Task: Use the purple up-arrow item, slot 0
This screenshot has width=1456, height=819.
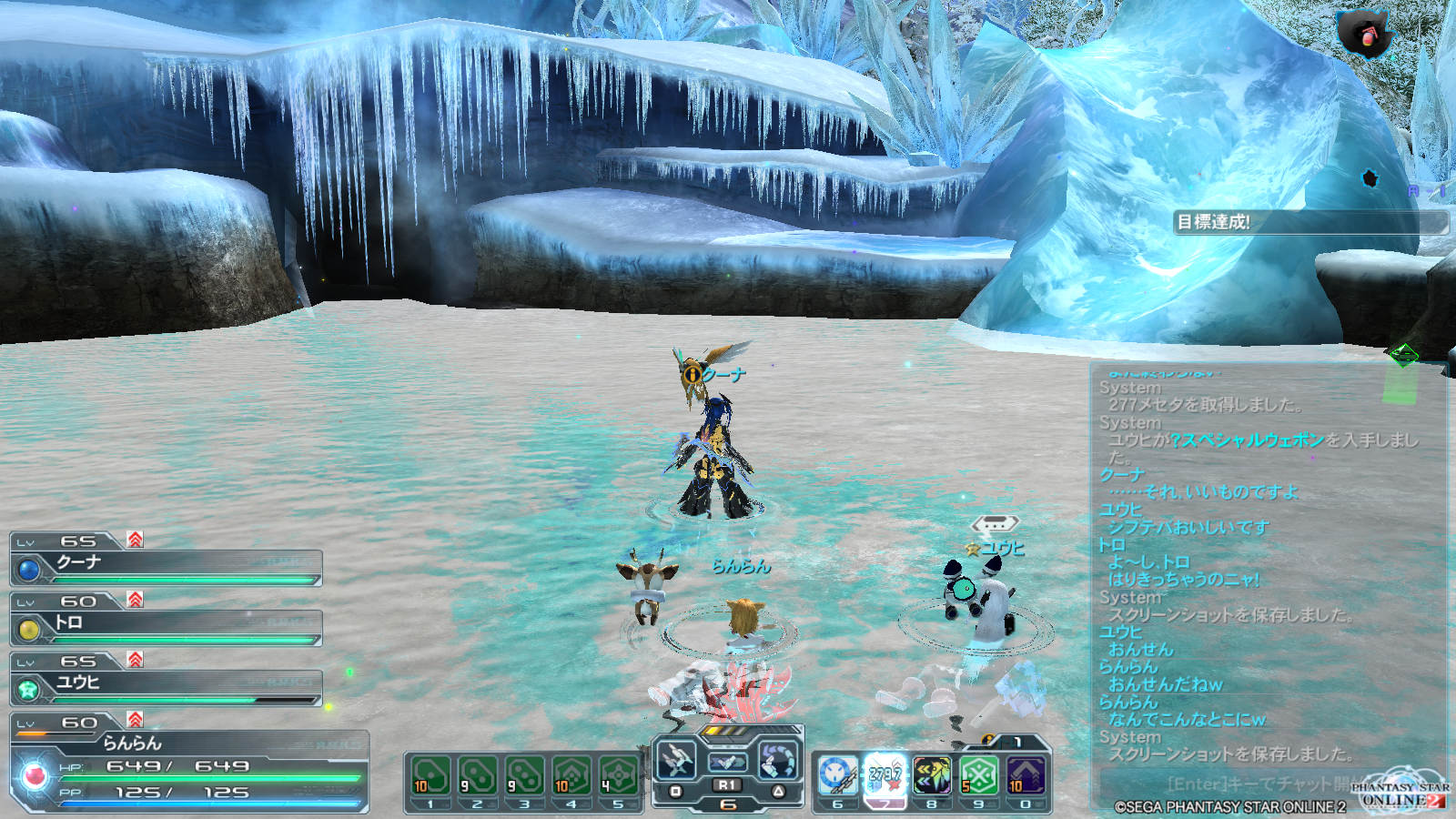Action: (x=1026, y=775)
